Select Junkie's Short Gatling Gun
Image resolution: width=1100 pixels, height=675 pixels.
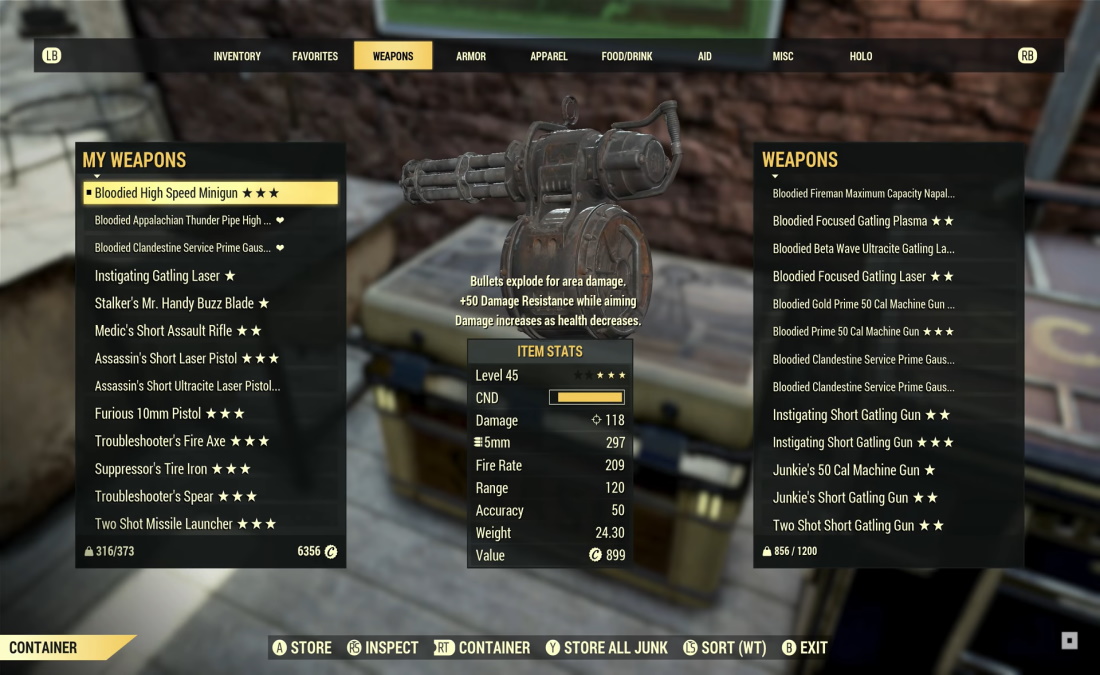tap(855, 498)
